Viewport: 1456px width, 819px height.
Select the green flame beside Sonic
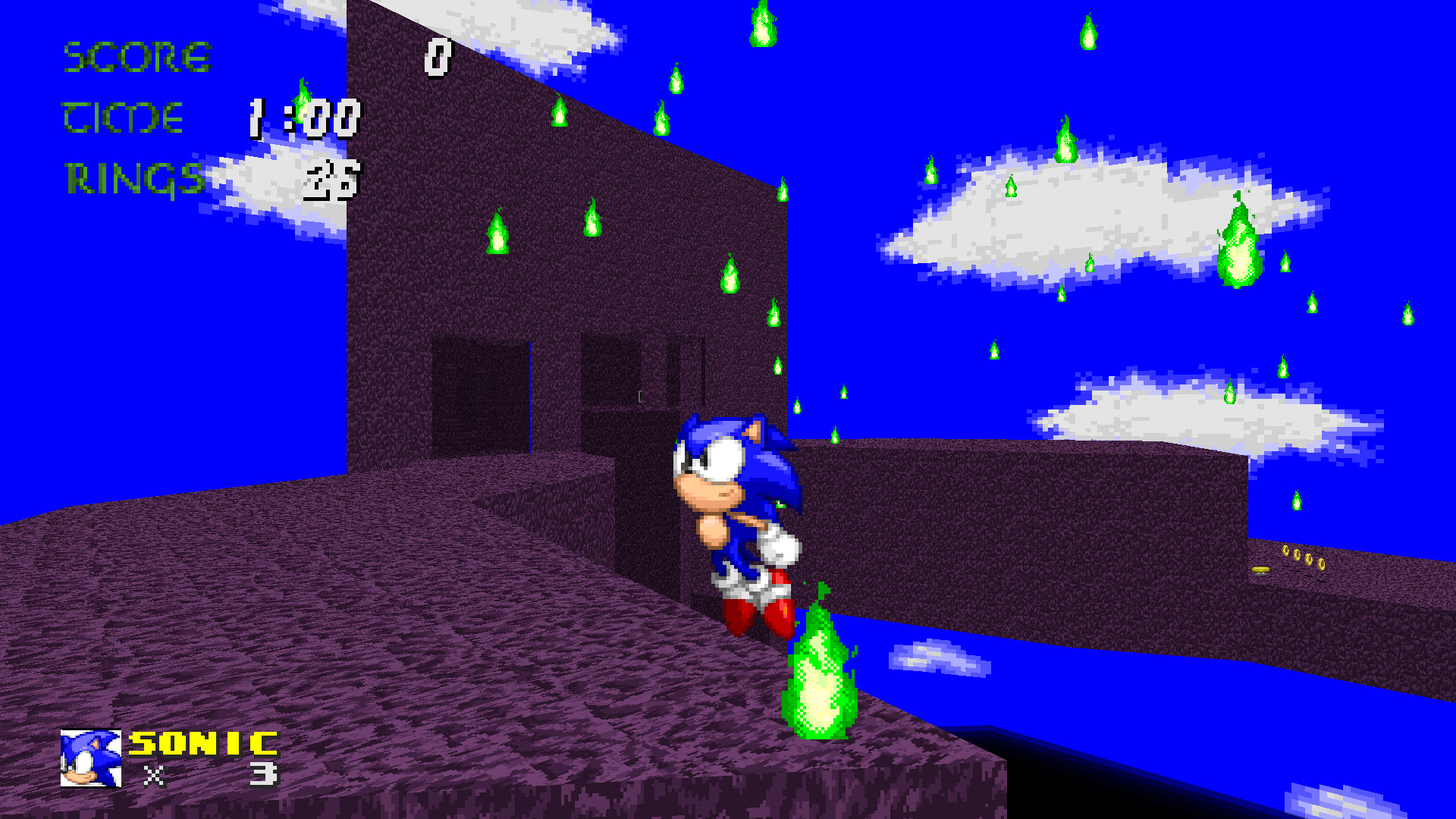click(821, 675)
